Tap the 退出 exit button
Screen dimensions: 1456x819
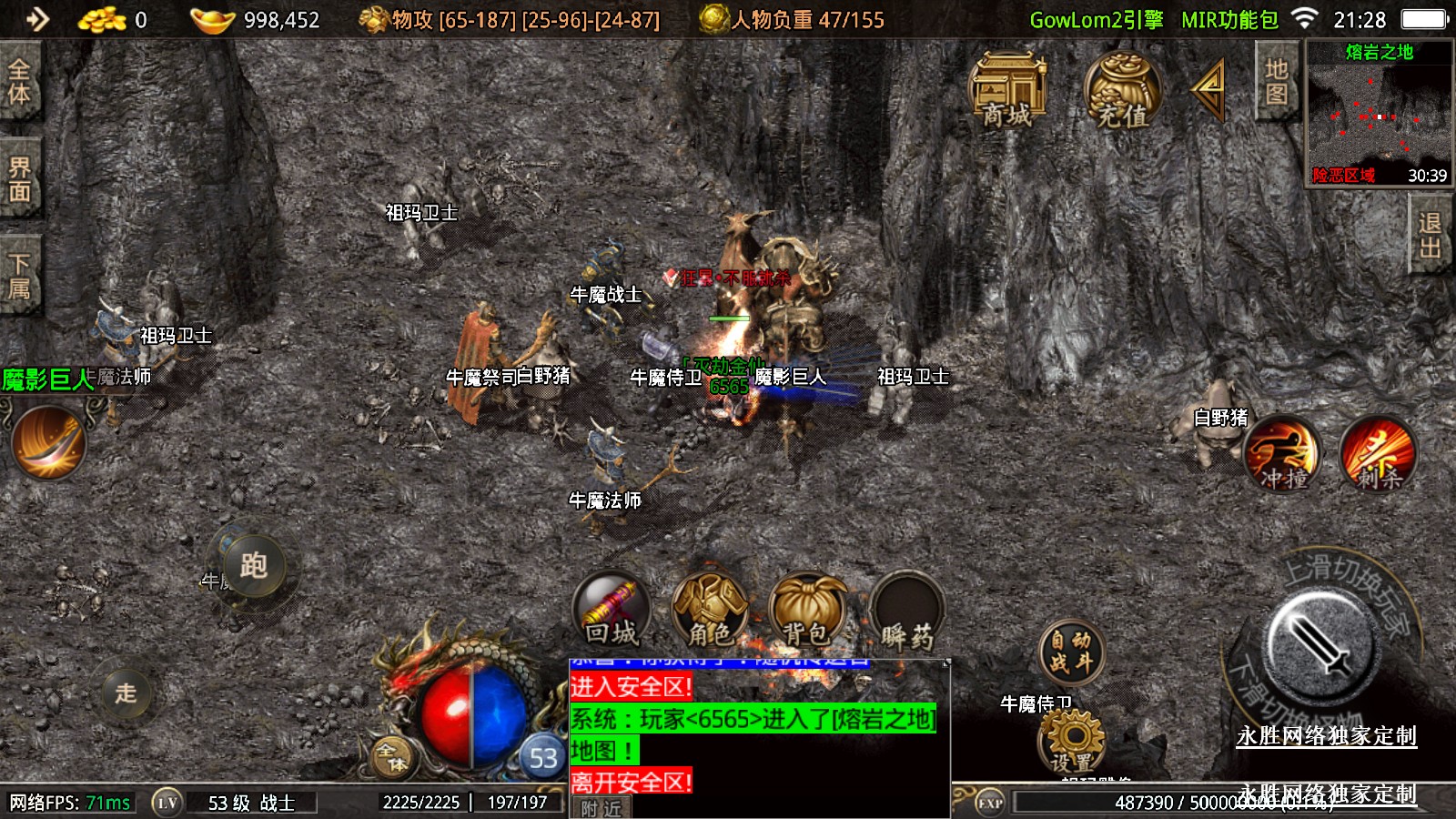pos(1430,235)
